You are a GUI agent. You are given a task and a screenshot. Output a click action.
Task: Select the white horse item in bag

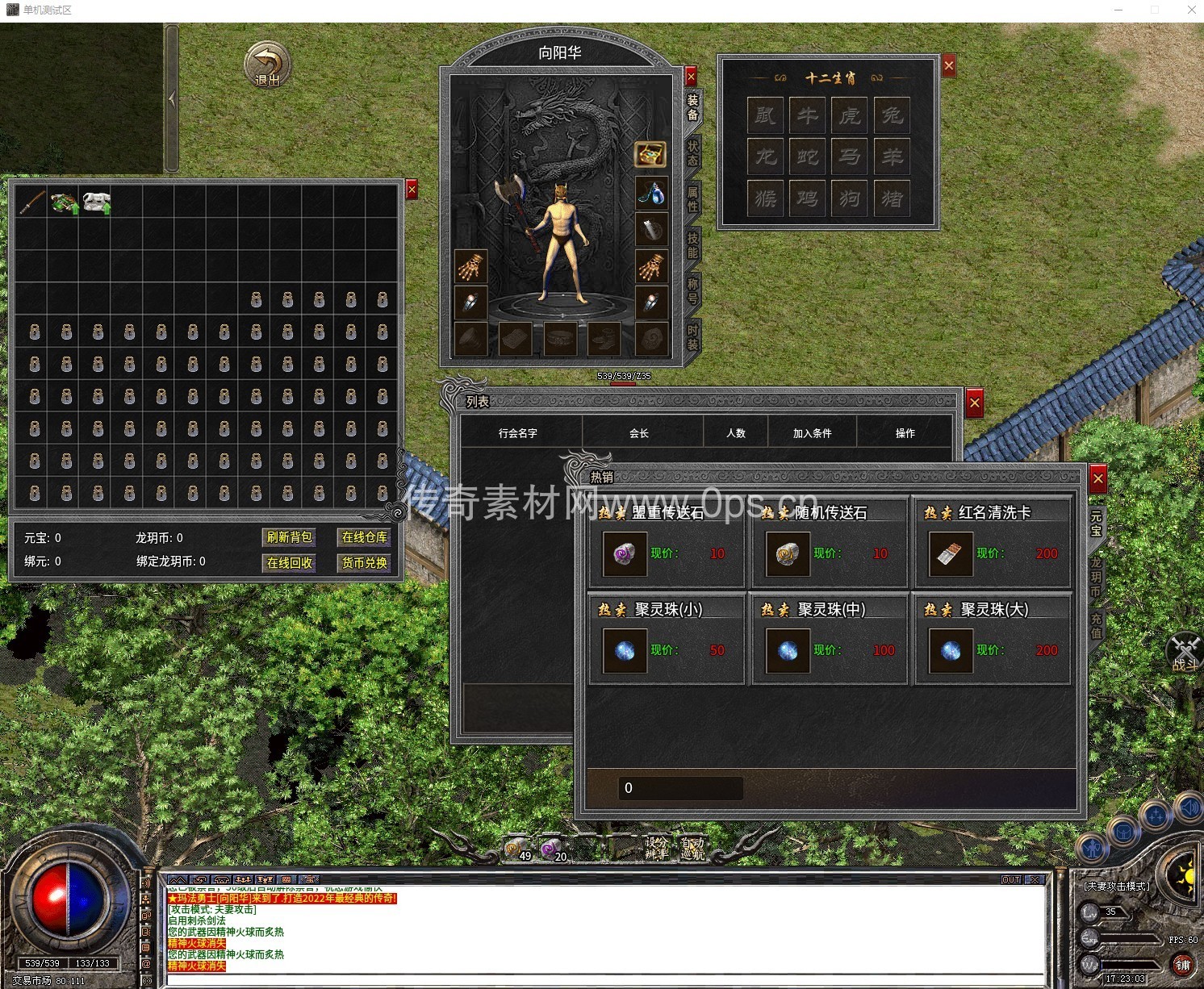[96, 202]
